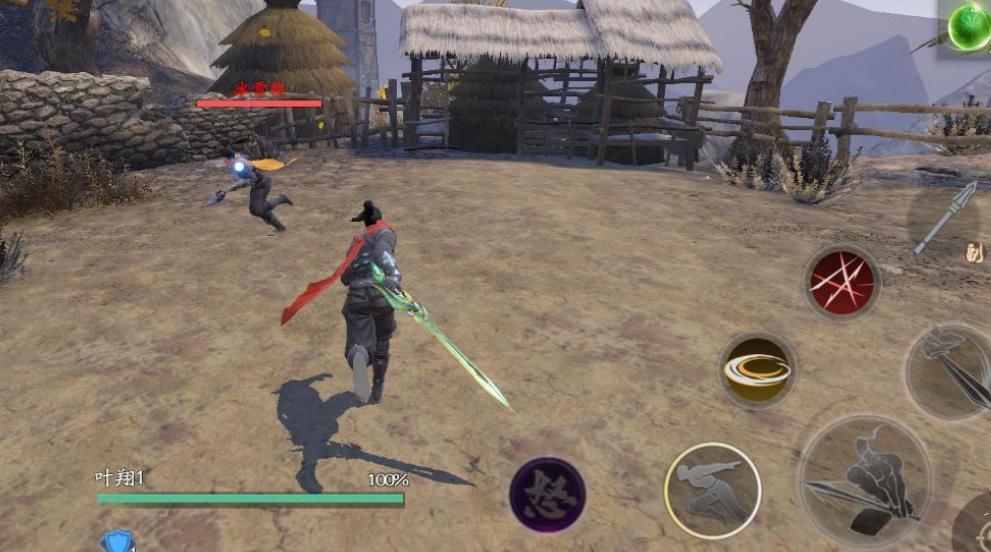Image resolution: width=991 pixels, height=552 pixels.
Task: Trigger the golden whirlwind skill
Action: coord(757,370)
